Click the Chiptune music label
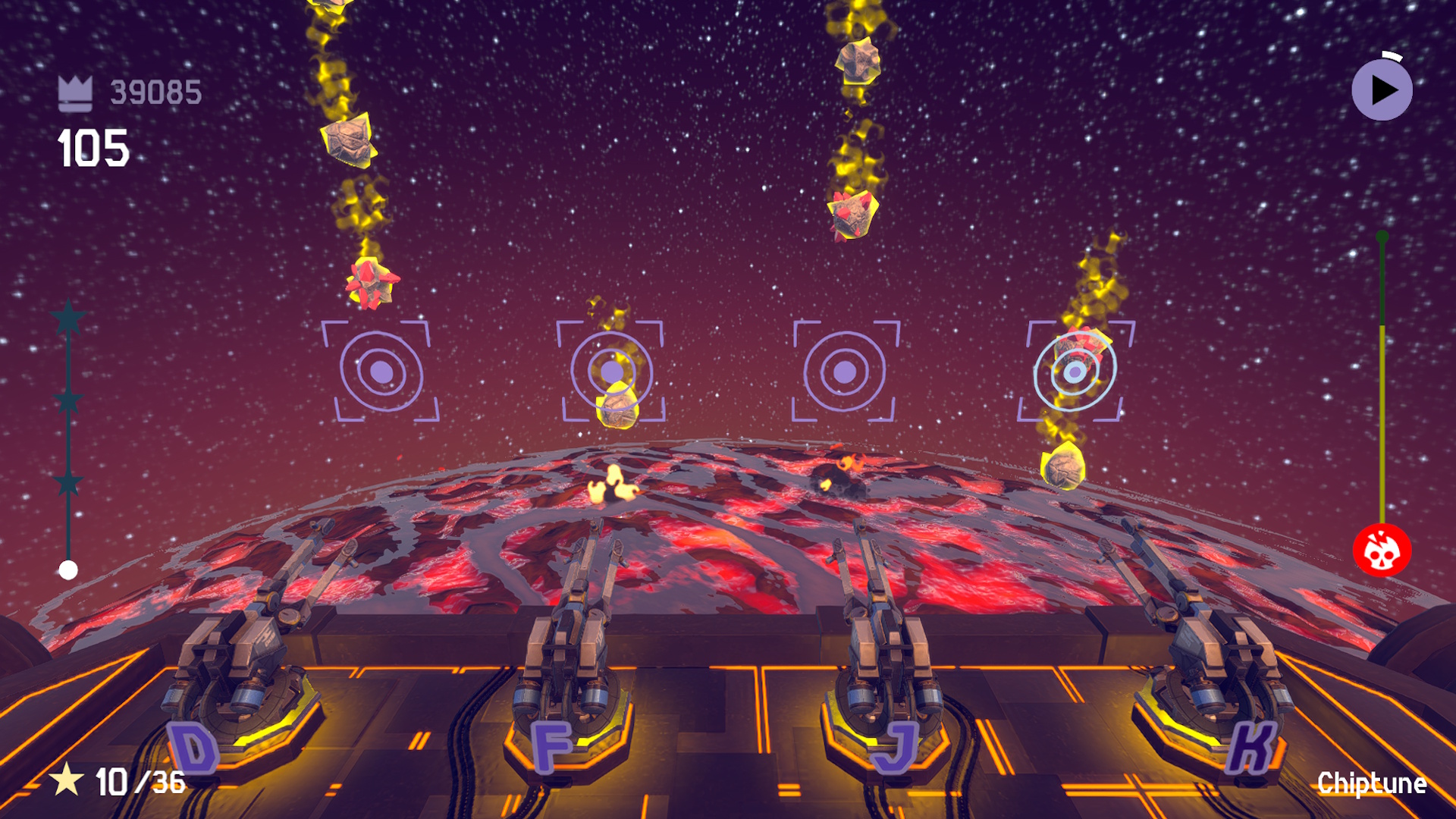The width and height of the screenshot is (1456, 819). pos(1371,783)
